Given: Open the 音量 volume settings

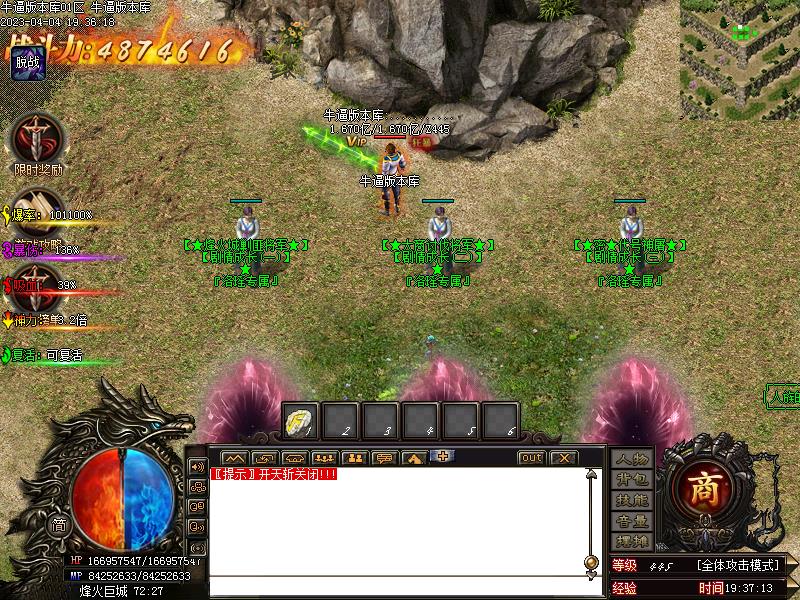Looking at the screenshot, I should 632,521.
